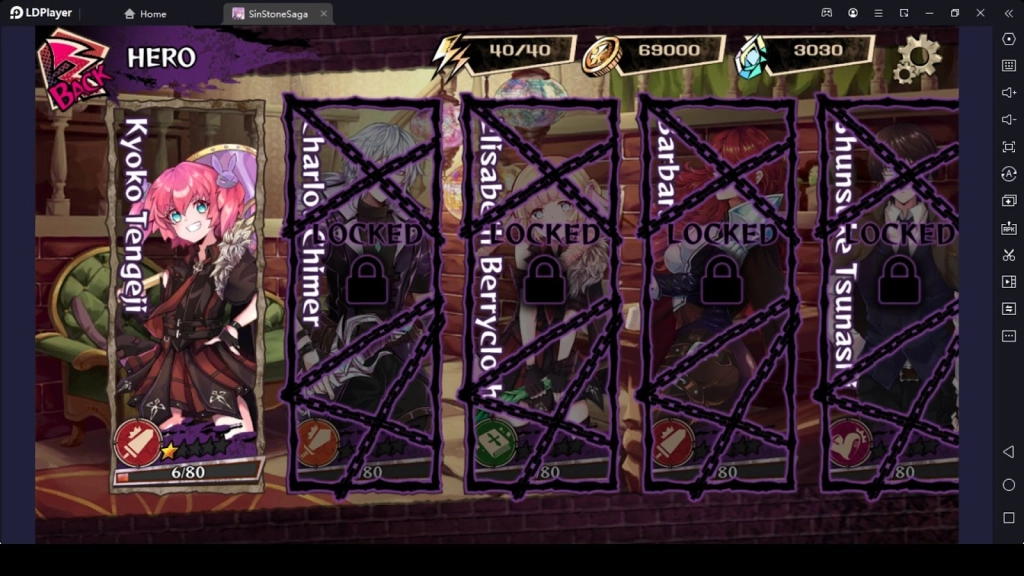
Task: Pick the locked Elisabeth Berryclo hero card
Action: (x=541, y=295)
